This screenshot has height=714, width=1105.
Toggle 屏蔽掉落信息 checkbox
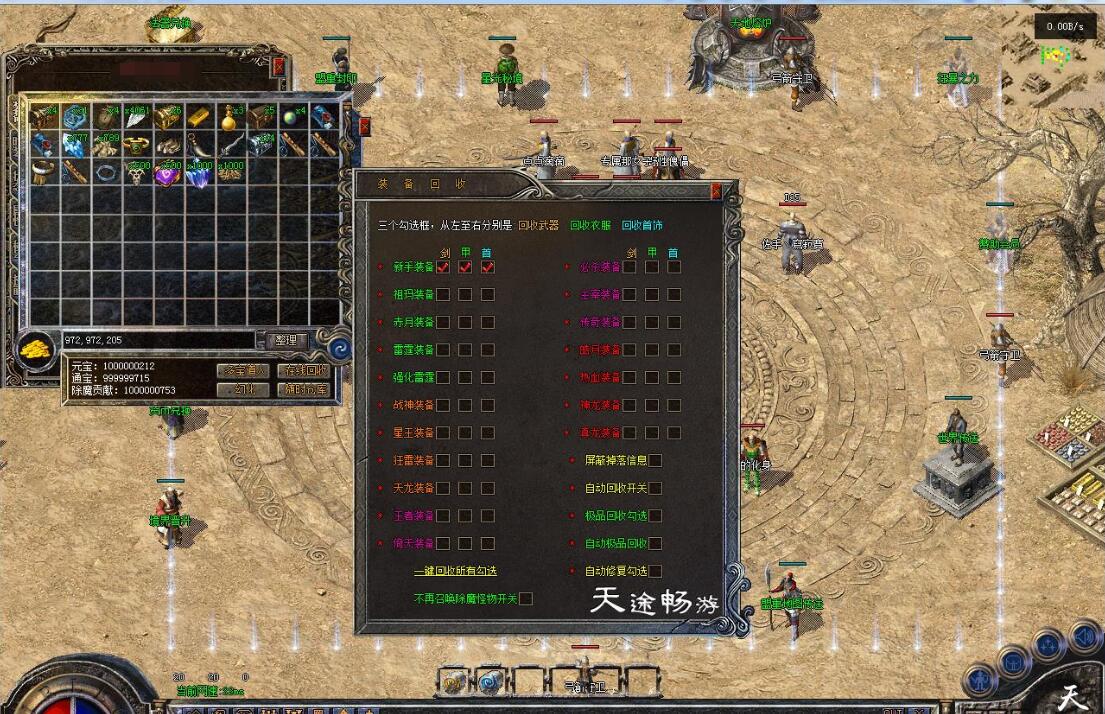pos(656,461)
